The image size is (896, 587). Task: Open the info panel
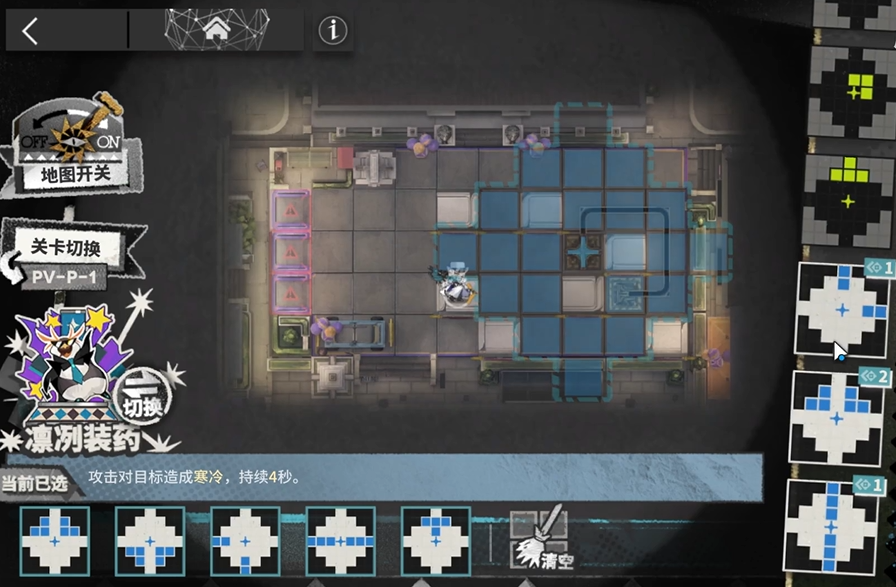coord(332,31)
